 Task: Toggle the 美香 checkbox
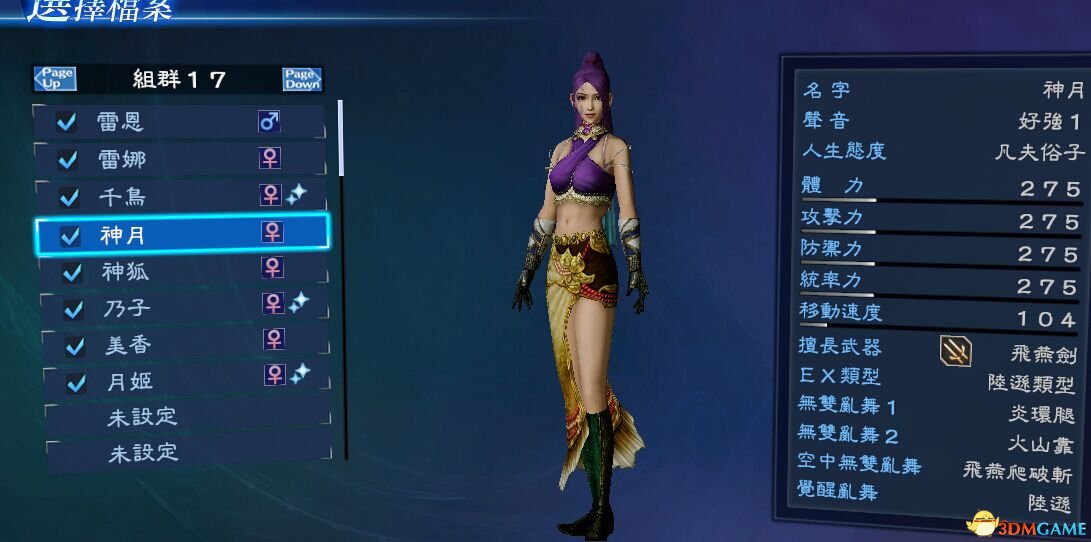coord(74,346)
